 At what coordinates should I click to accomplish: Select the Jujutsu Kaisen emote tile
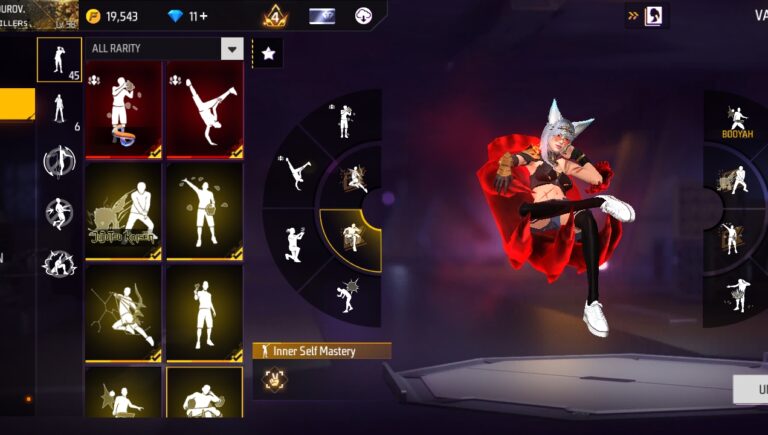pos(123,211)
